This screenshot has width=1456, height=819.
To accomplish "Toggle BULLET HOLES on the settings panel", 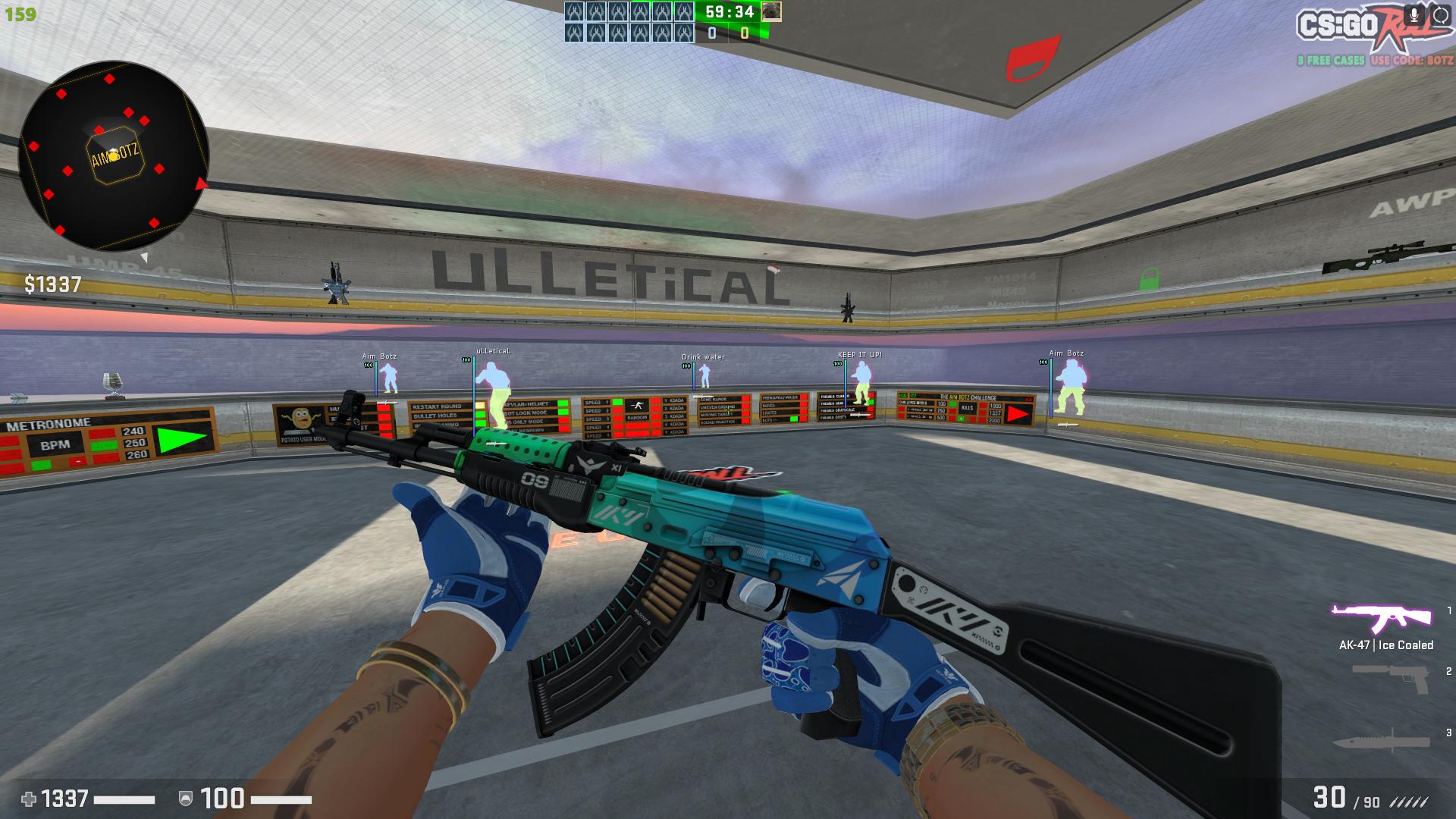I will click(480, 414).
